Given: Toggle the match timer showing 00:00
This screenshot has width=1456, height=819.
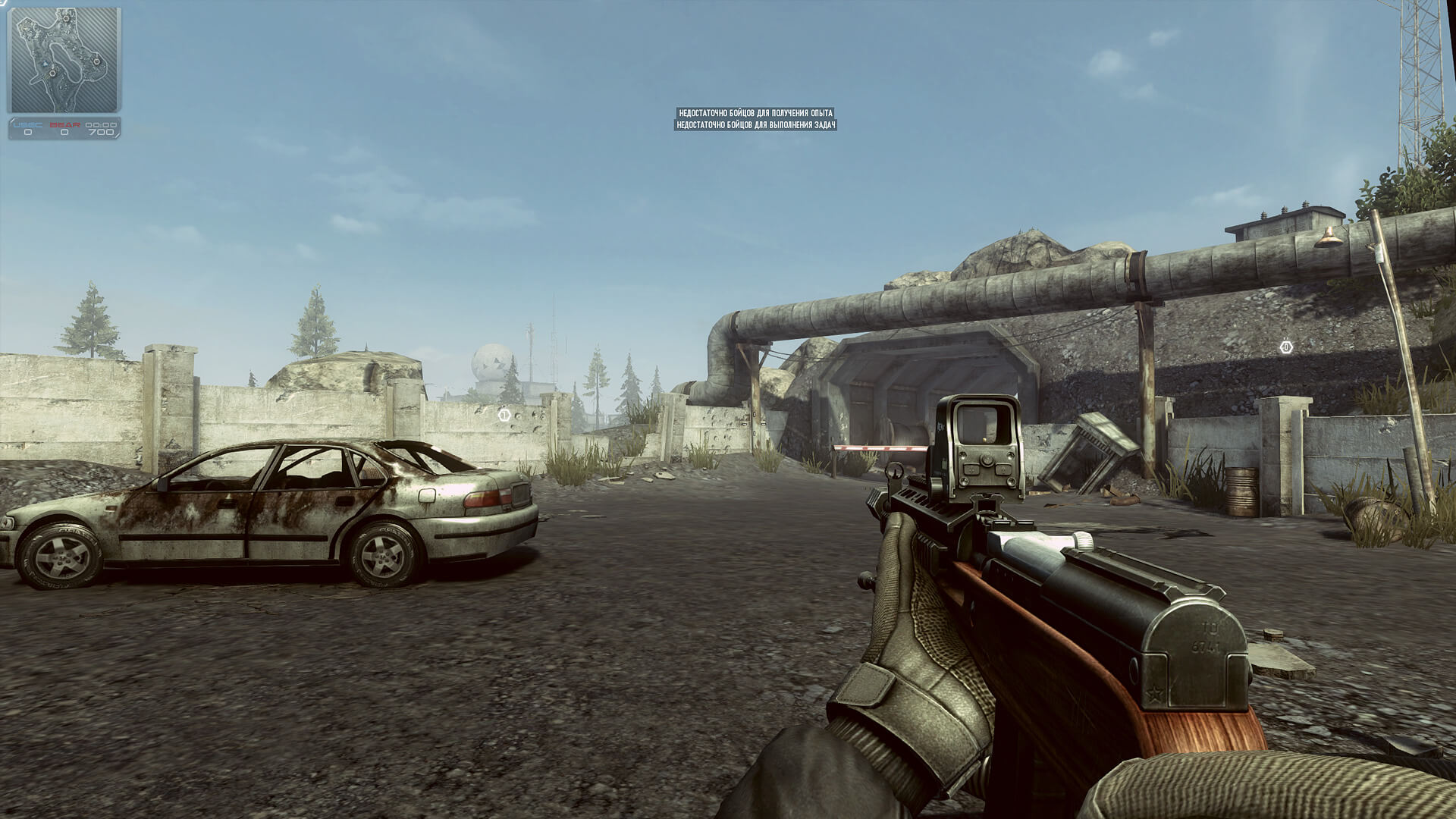Looking at the screenshot, I should tap(101, 125).
